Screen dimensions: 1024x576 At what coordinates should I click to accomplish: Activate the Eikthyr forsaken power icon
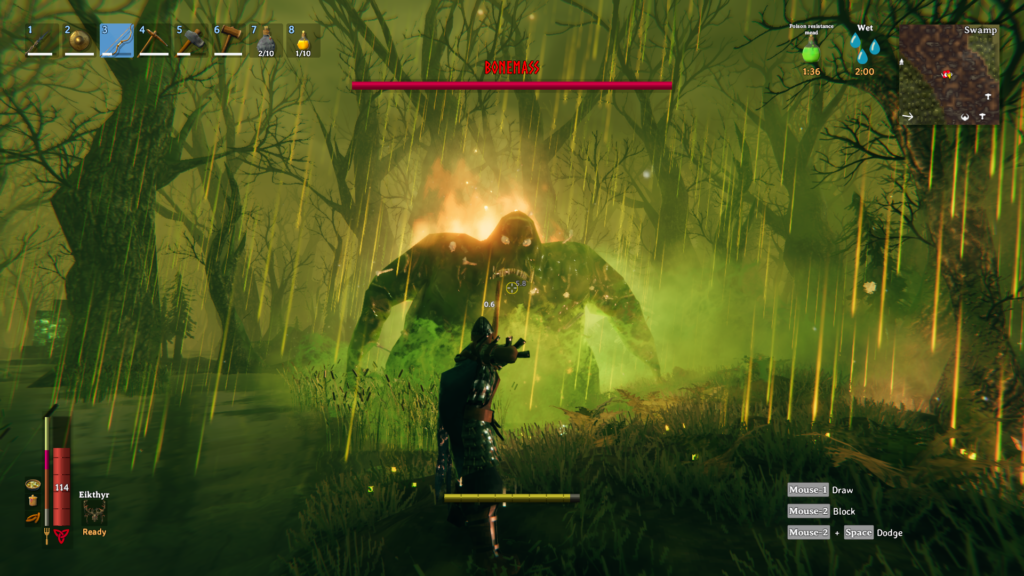[x=95, y=511]
